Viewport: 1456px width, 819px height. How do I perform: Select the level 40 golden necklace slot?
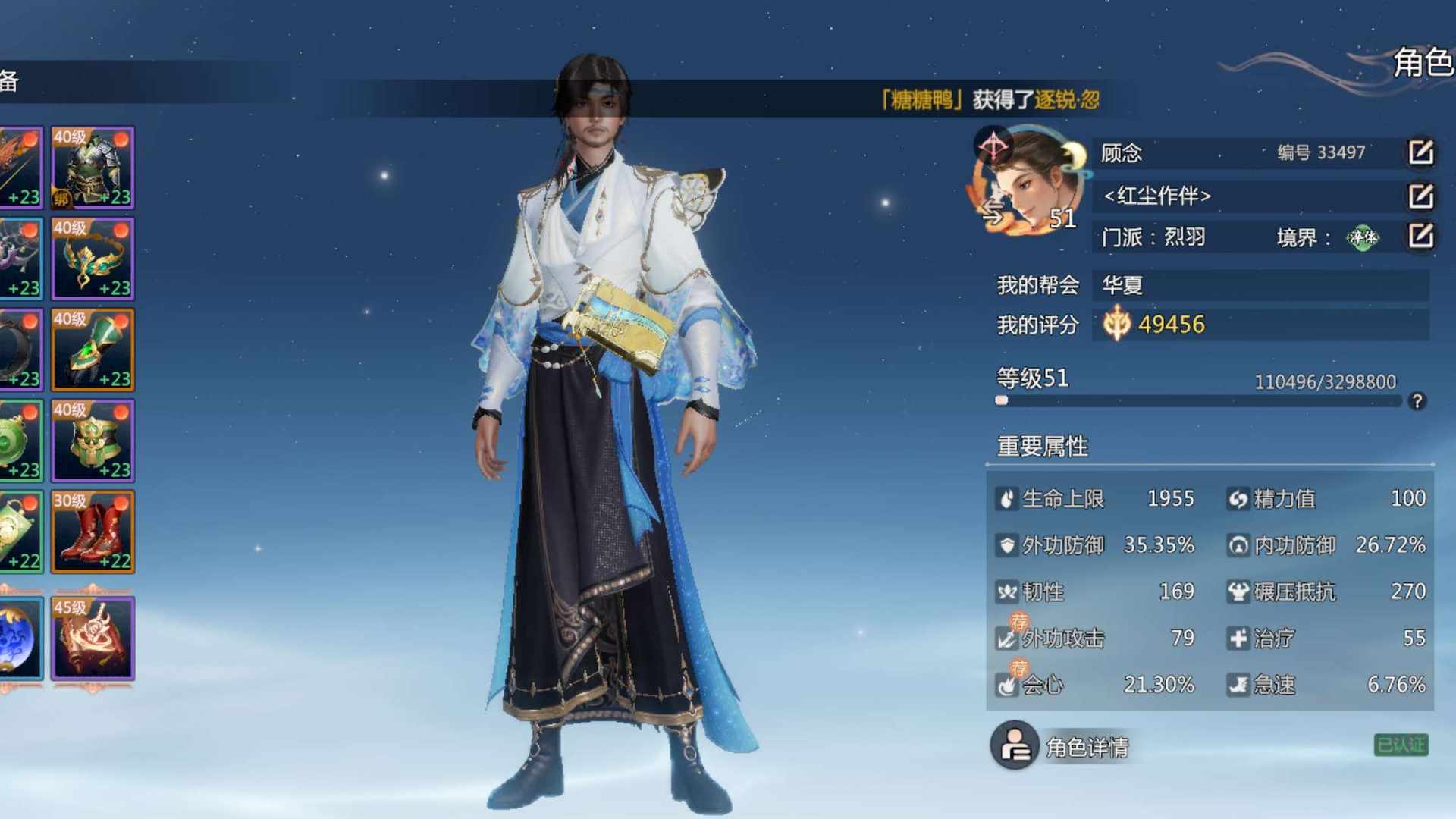point(93,259)
